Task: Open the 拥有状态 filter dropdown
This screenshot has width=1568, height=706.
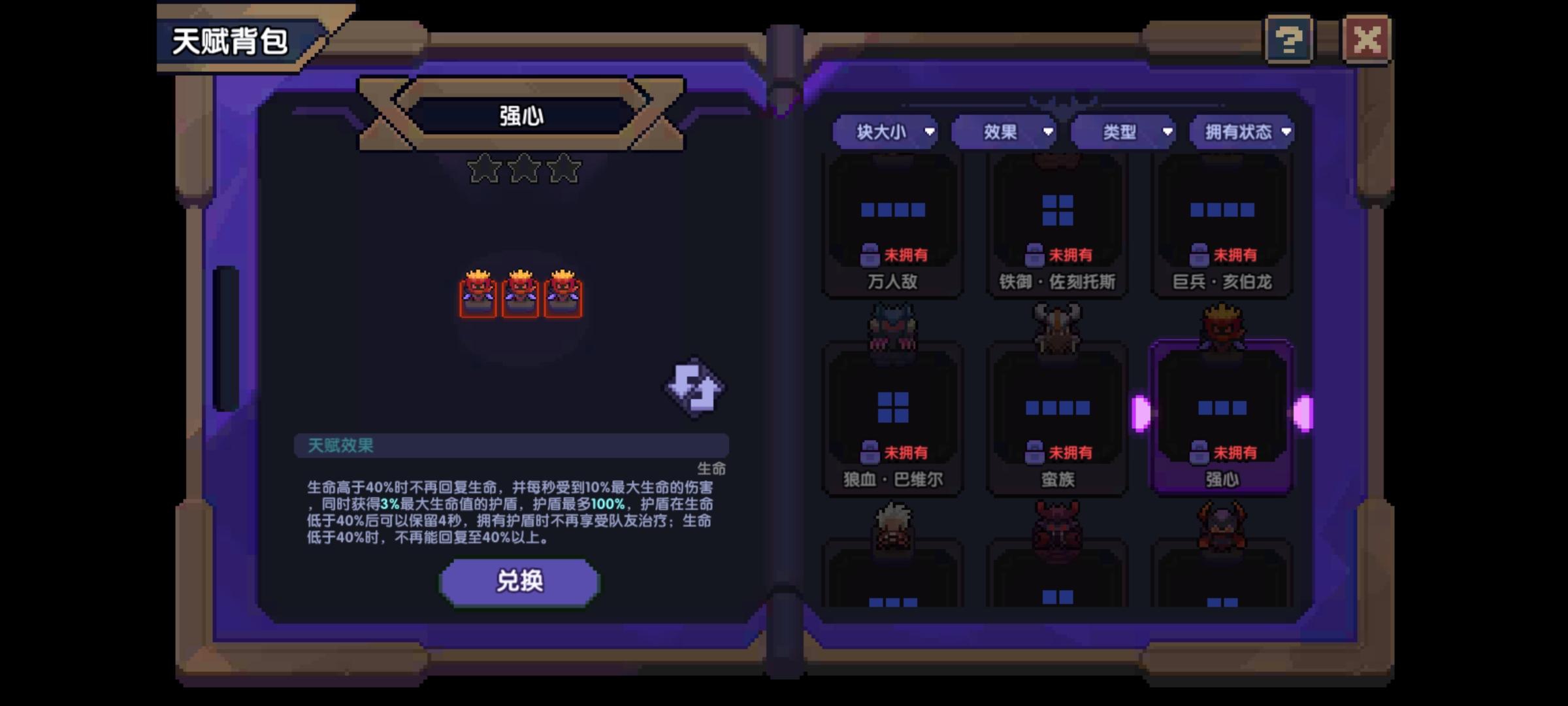Action: pyautogui.click(x=1242, y=131)
